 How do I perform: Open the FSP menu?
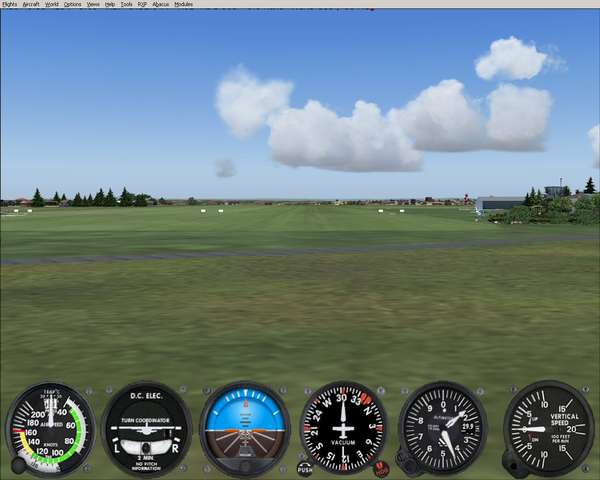click(x=142, y=4)
